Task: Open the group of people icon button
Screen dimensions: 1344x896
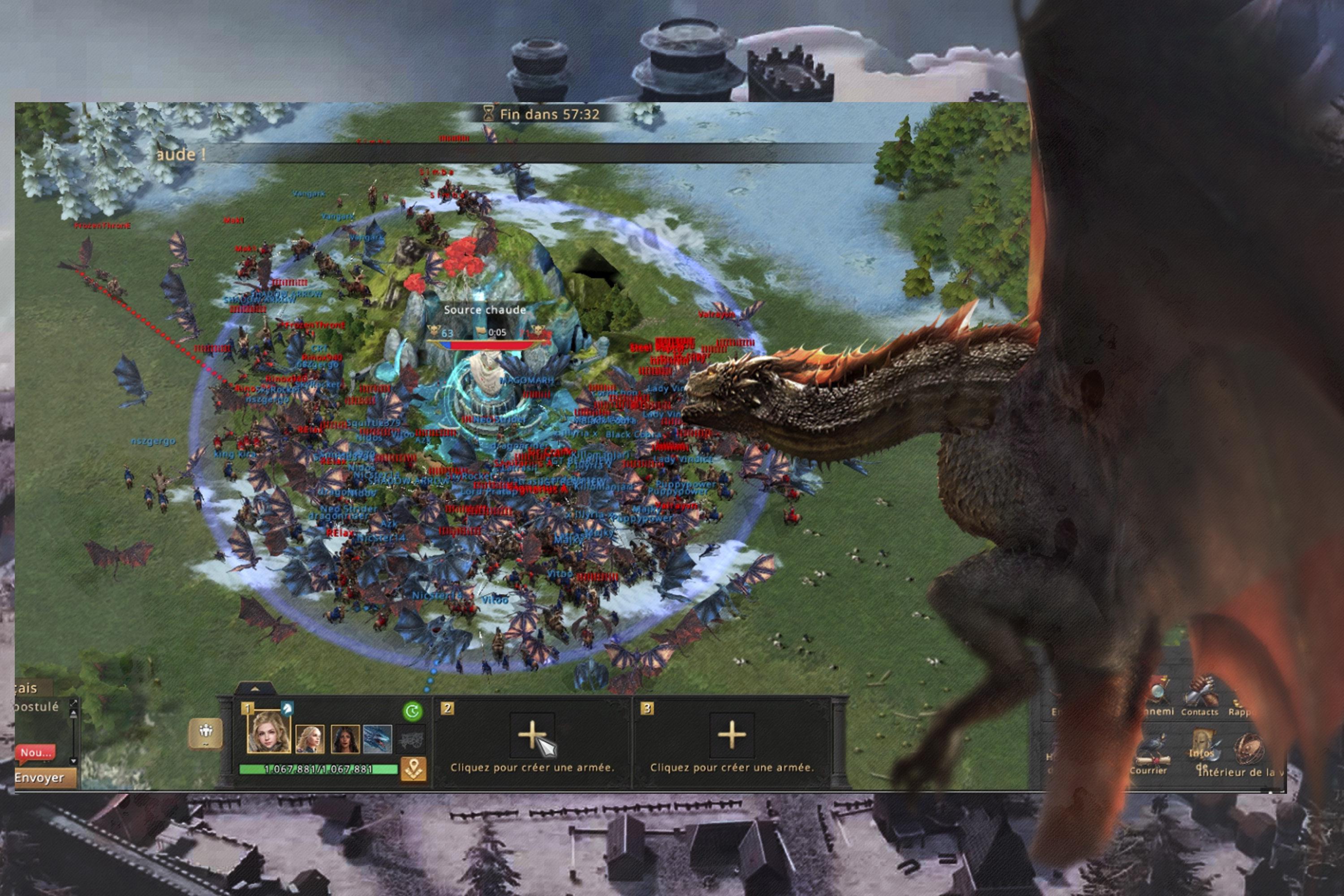Action: click(206, 732)
